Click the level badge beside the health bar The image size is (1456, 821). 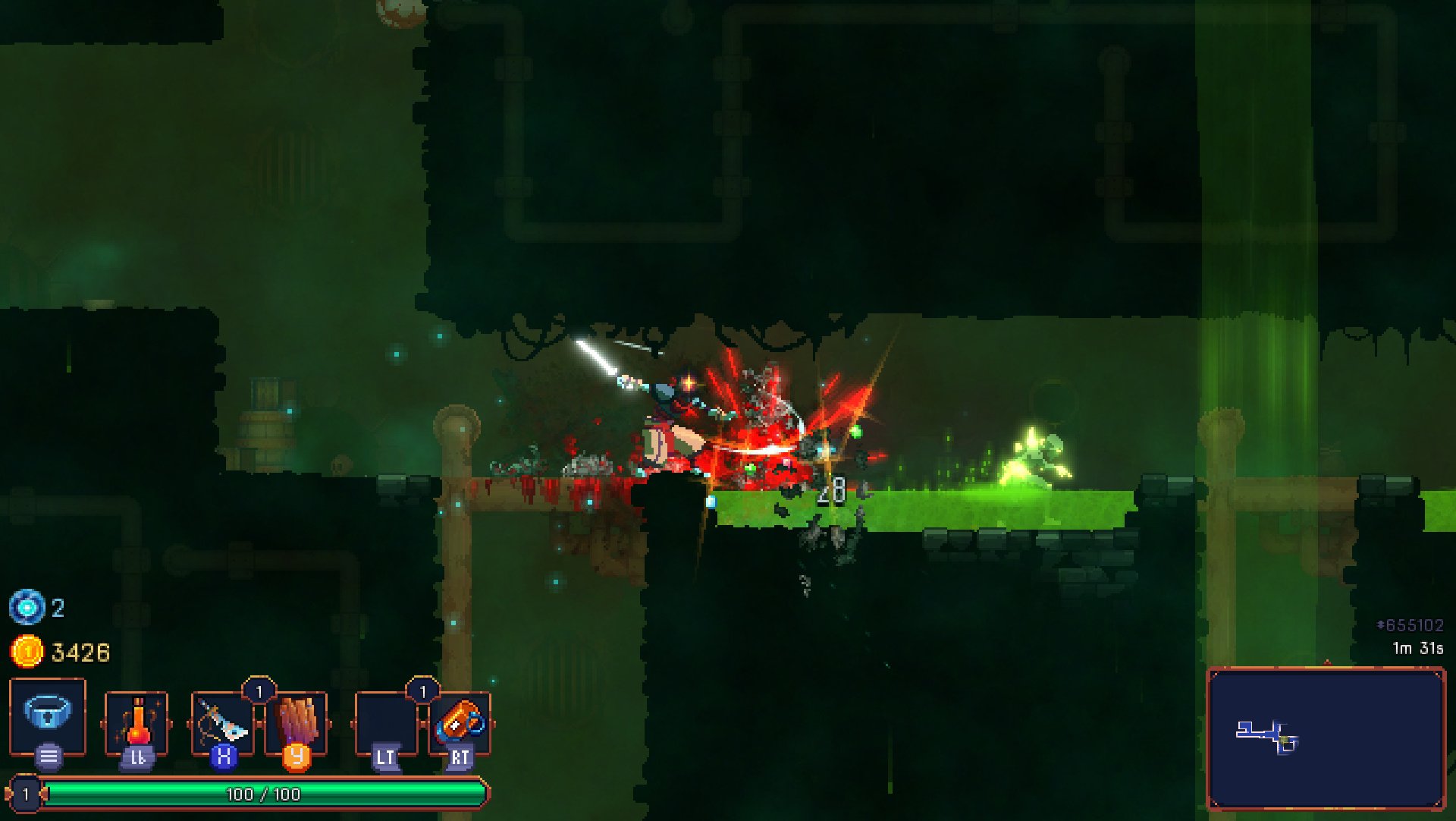coord(27,794)
